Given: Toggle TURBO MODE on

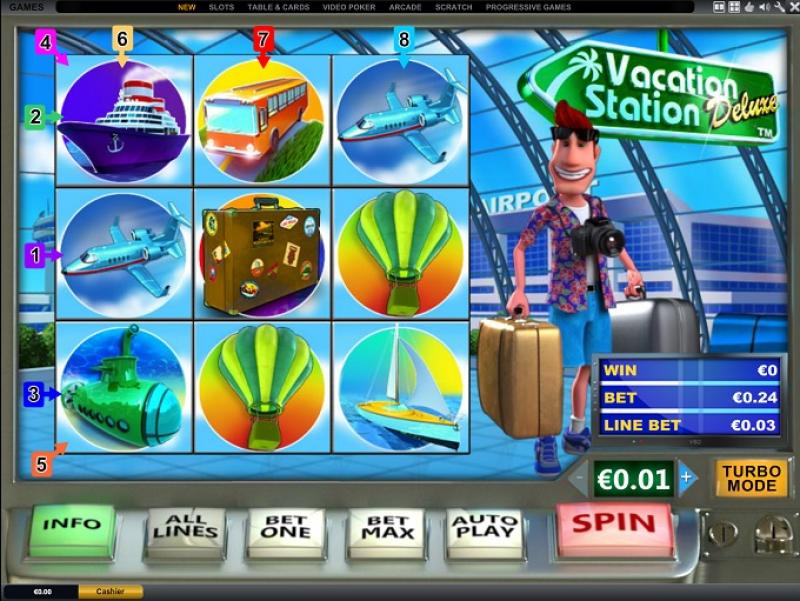Looking at the screenshot, I should pyautogui.click(x=751, y=478).
